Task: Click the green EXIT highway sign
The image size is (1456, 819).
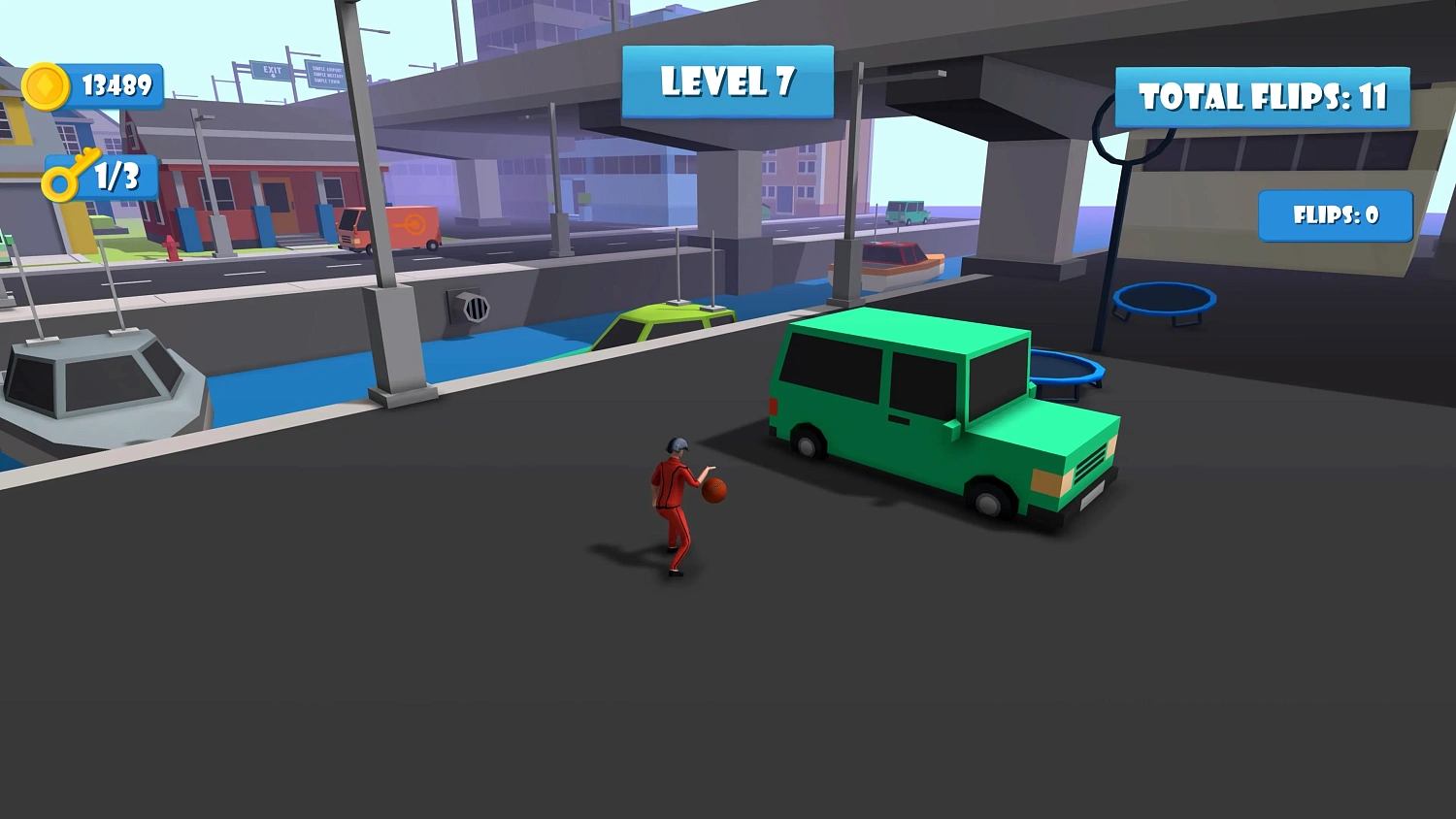Action: tap(272, 70)
